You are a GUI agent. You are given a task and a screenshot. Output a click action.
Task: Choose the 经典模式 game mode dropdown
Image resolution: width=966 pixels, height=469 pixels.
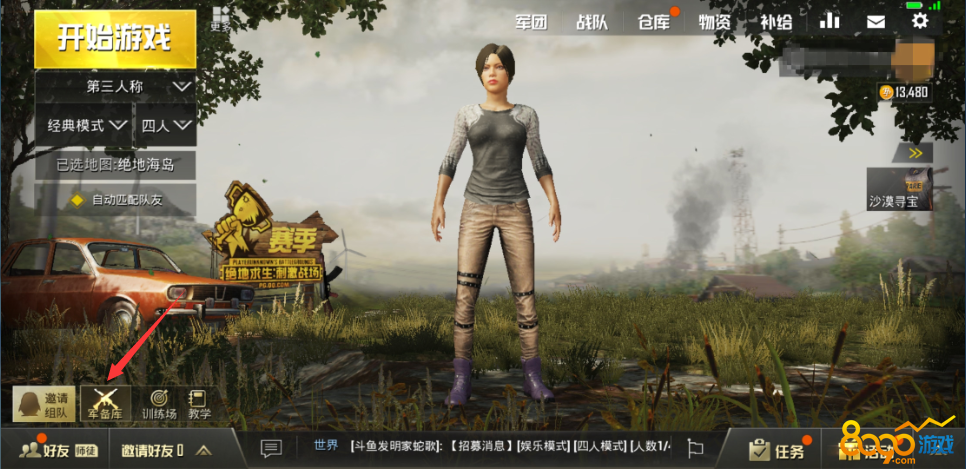86,126
